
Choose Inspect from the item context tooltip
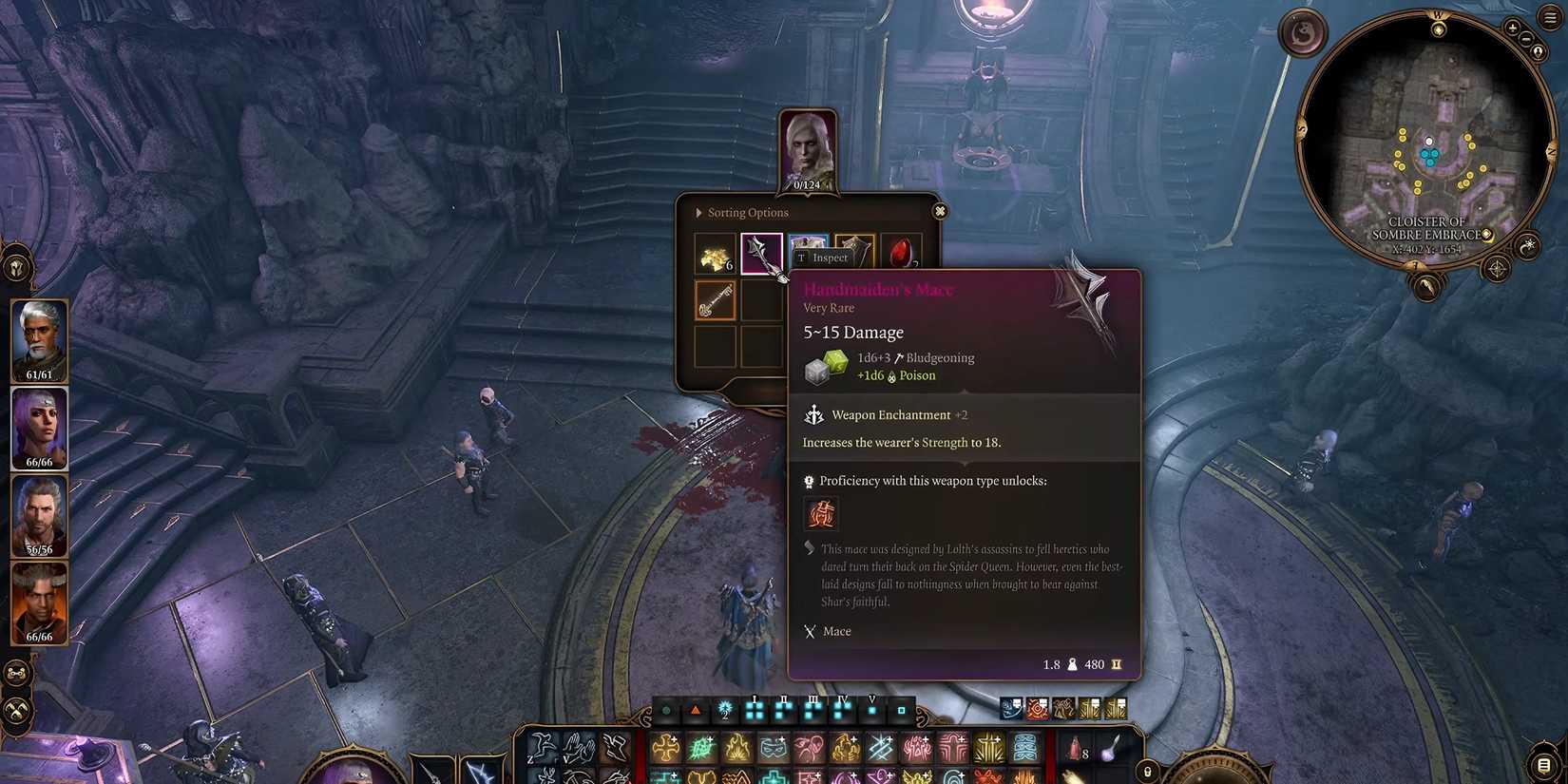point(828,258)
